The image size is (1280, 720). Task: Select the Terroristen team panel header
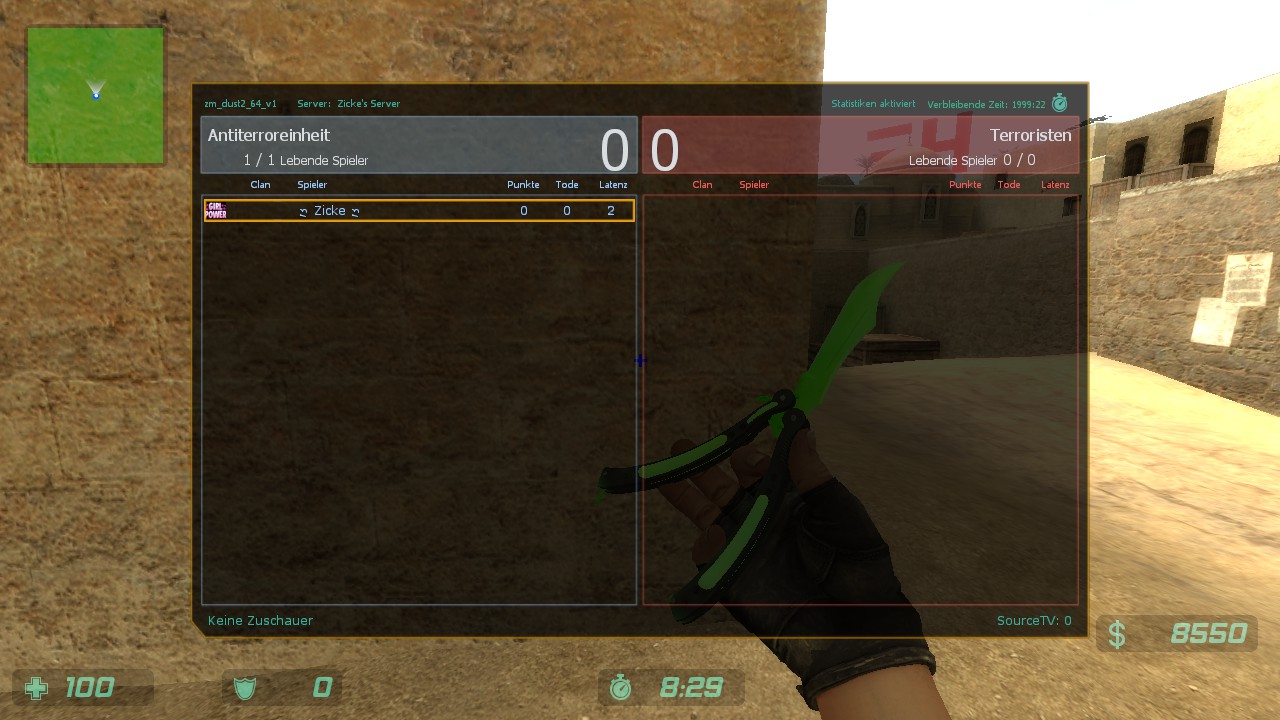coord(1031,135)
